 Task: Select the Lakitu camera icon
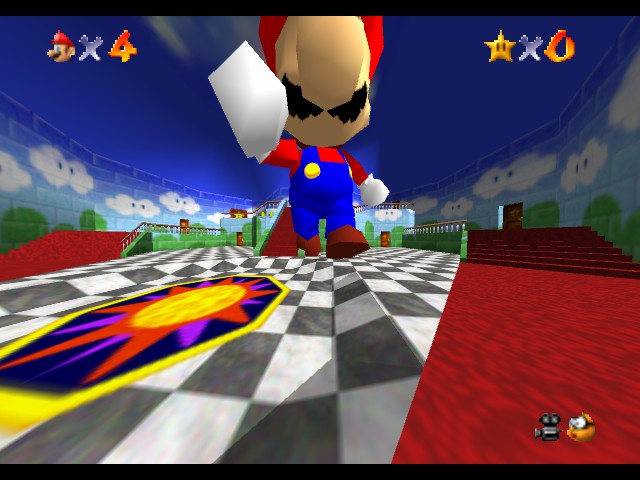tap(579, 428)
